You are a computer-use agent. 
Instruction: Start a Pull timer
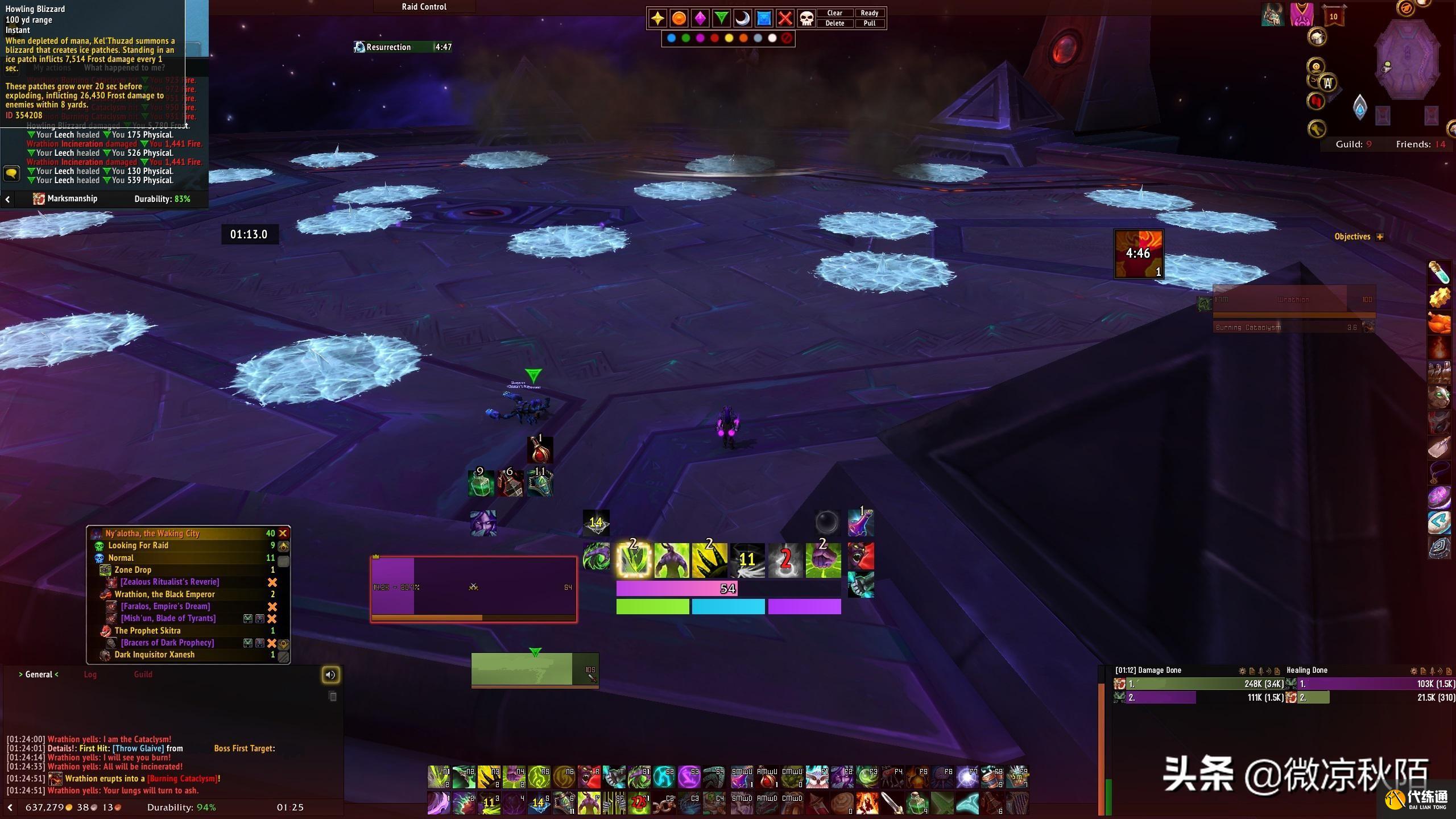pos(869,23)
